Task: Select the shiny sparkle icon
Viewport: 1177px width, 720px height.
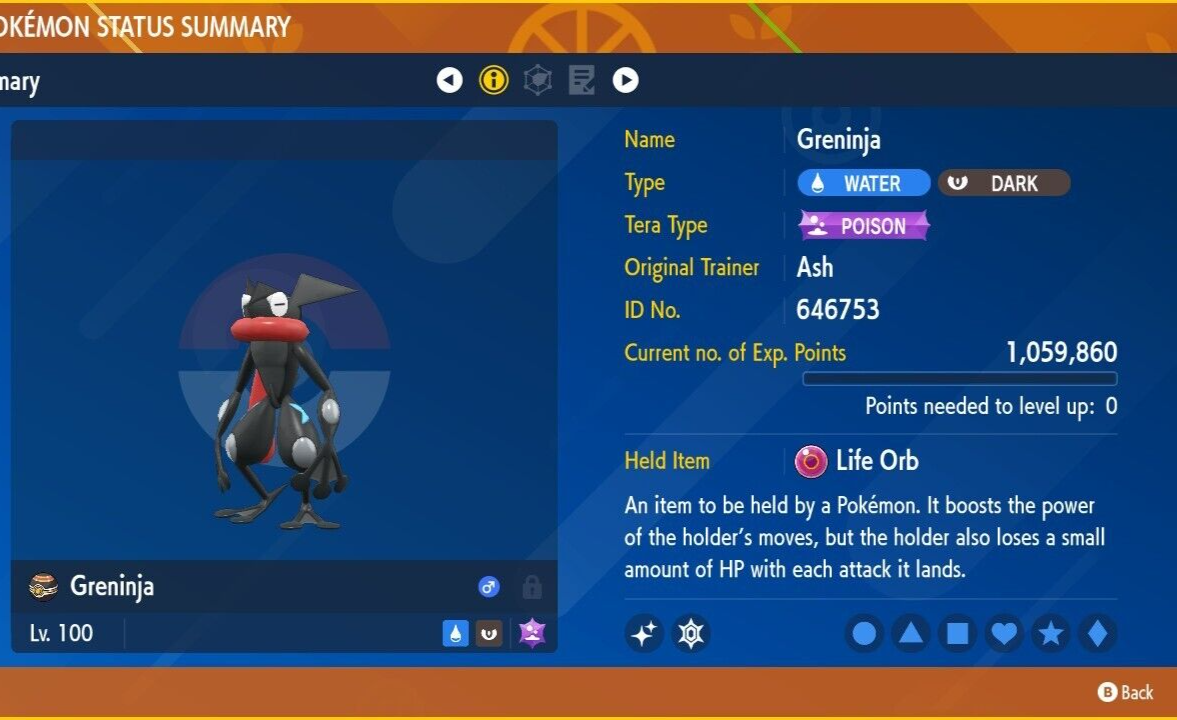Action: 645,633
